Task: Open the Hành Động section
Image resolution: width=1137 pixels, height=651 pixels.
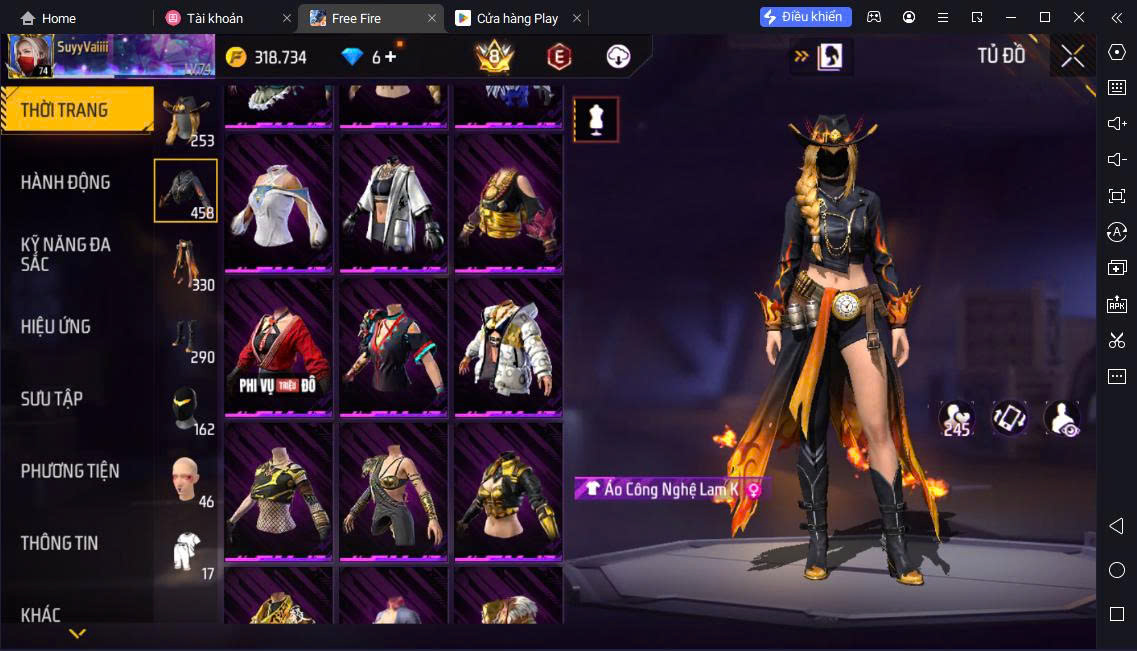Action: (66, 182)
